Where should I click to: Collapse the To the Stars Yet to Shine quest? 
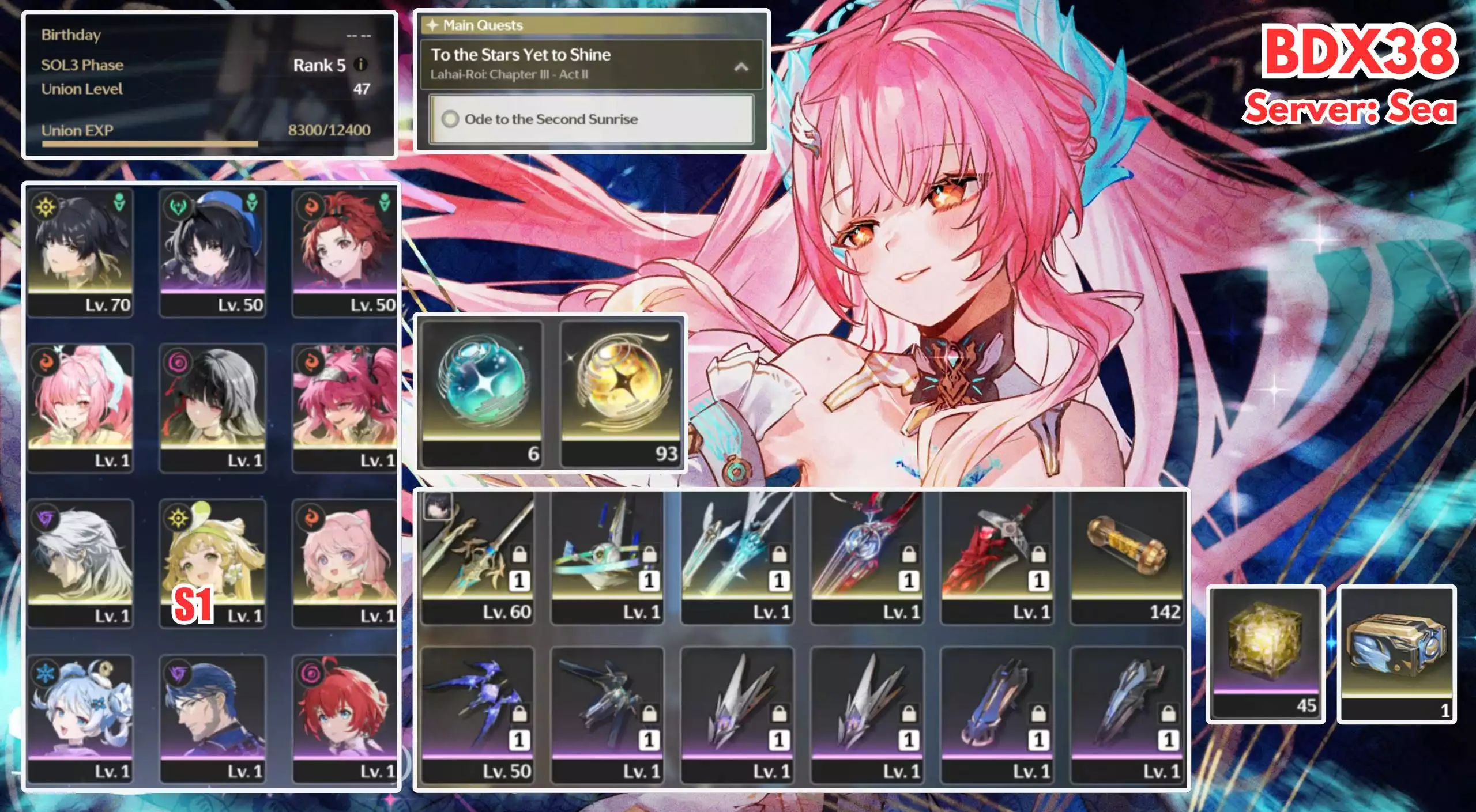(741, 67)
